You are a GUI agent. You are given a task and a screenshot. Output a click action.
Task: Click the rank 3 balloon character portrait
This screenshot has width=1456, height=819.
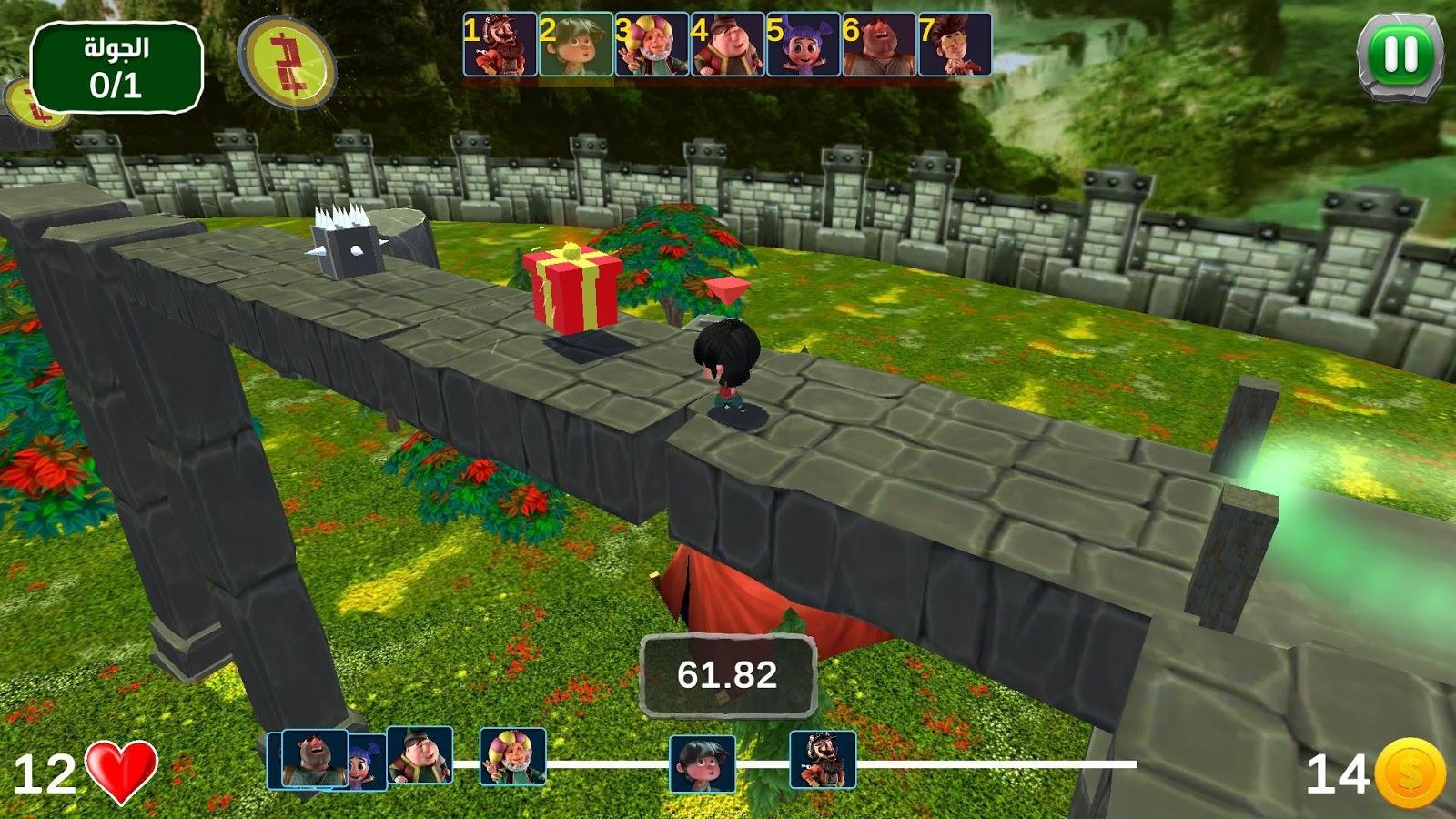[x=652, y=45]
